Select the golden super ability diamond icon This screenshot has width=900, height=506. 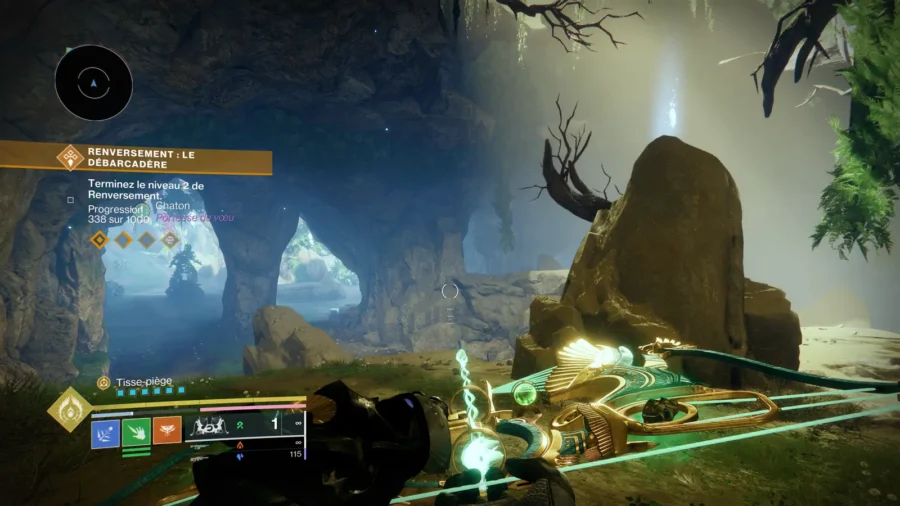coord(69,409)
